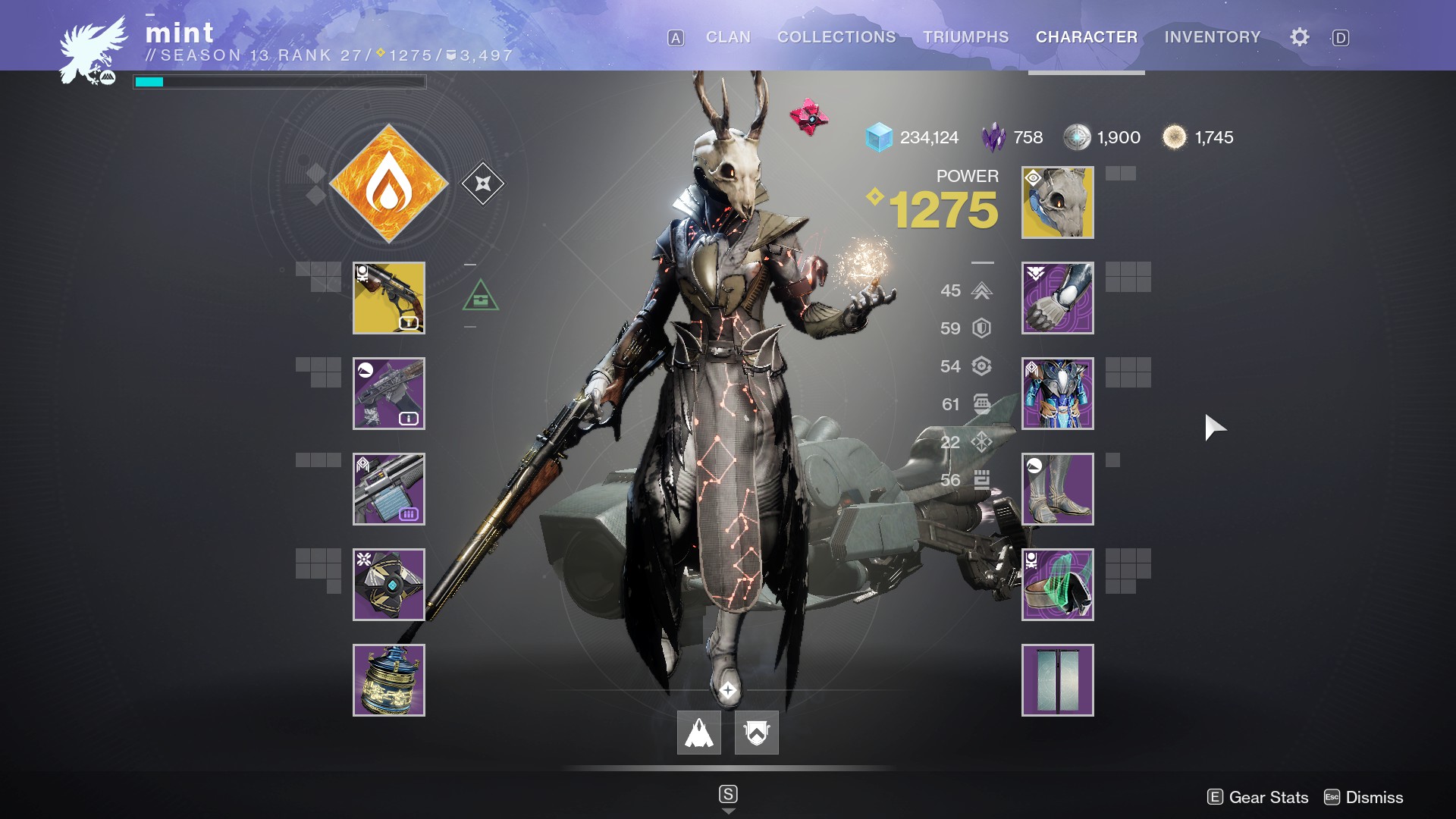Open the solar subclass diamond
Screen dimensions: 1456x819
click(x=389, y=184)
